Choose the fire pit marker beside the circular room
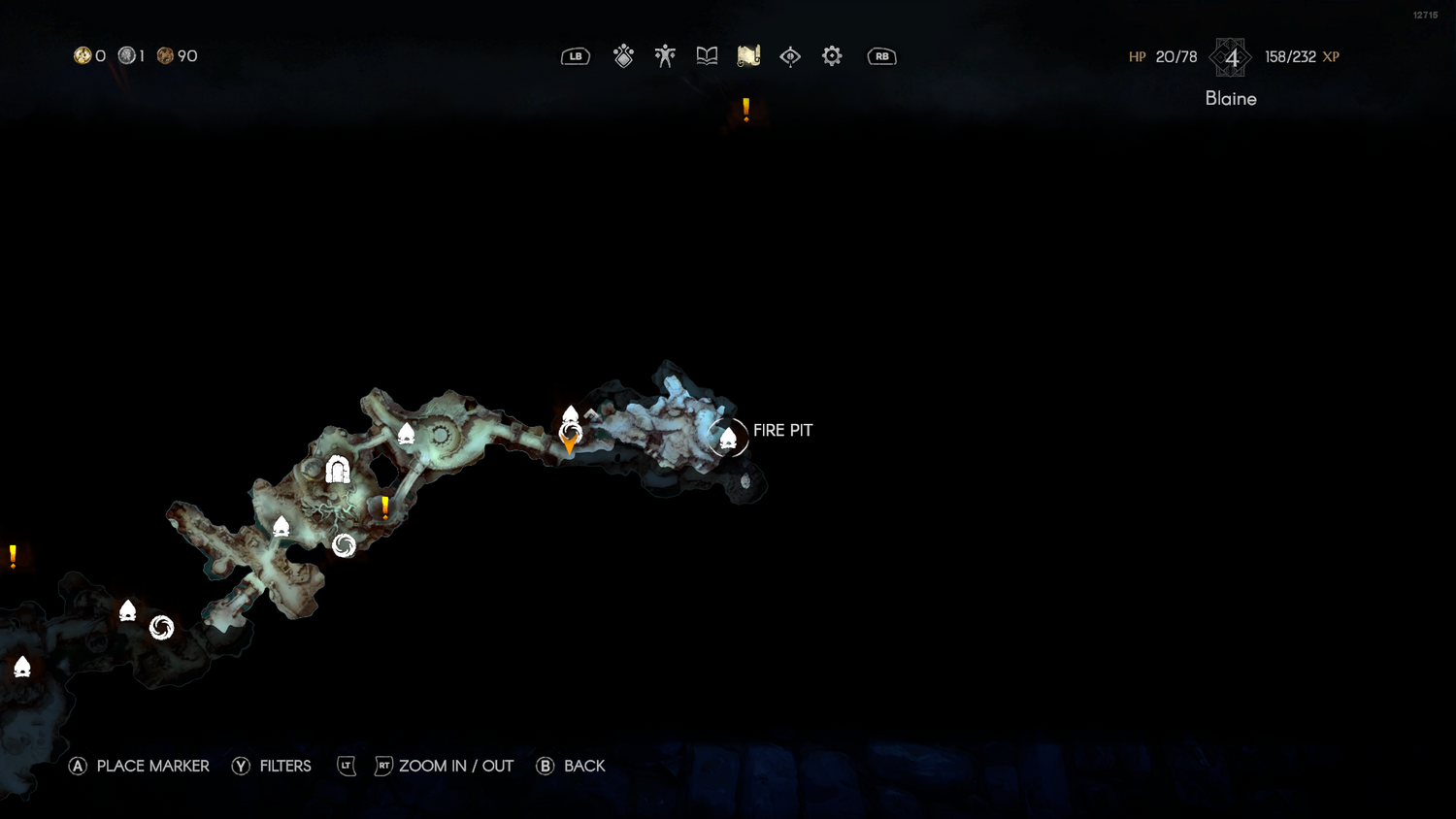Image resolution: width=1456 pixels, height=819 pixels. tap(407, 434)
